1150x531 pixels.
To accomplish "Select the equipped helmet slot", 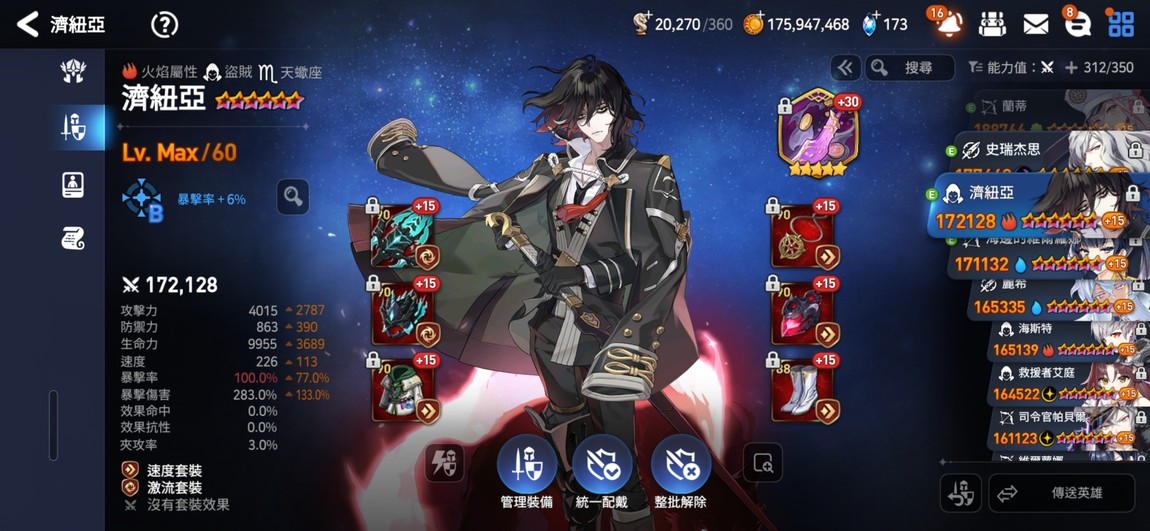I will [402, 316].
